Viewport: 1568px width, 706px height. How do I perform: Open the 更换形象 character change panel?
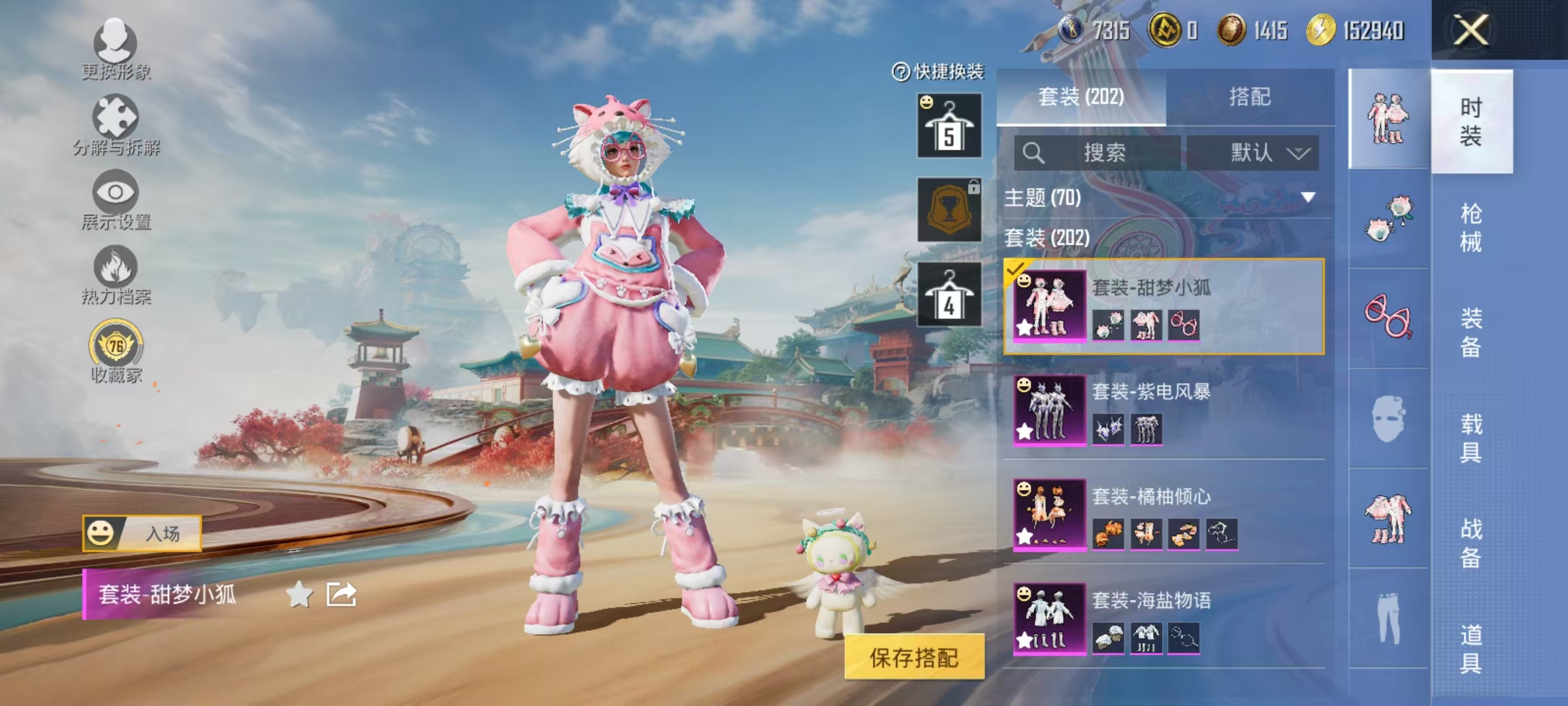click(x=116, y=46)
